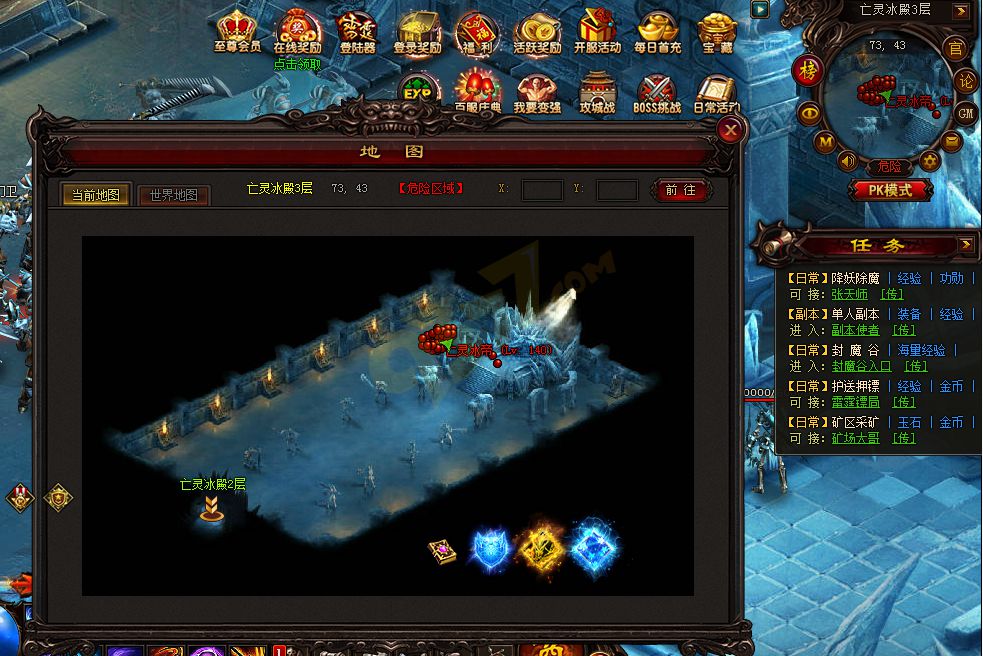The image size is (983, 656).
Task: Open the 攻城战 siege icon
Action: 597,92
